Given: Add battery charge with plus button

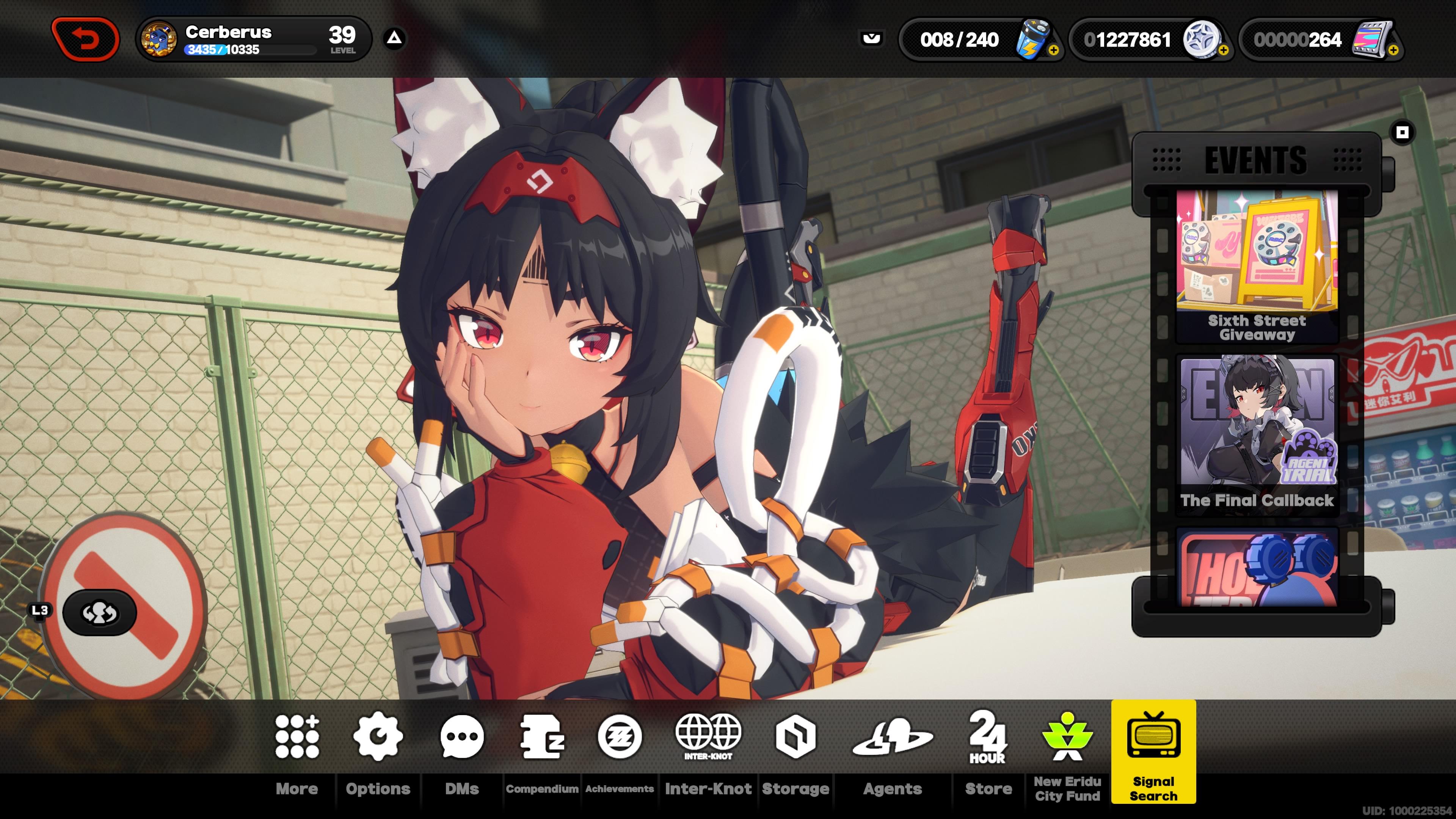Looking at the screenshot, I should point(1053,50).
